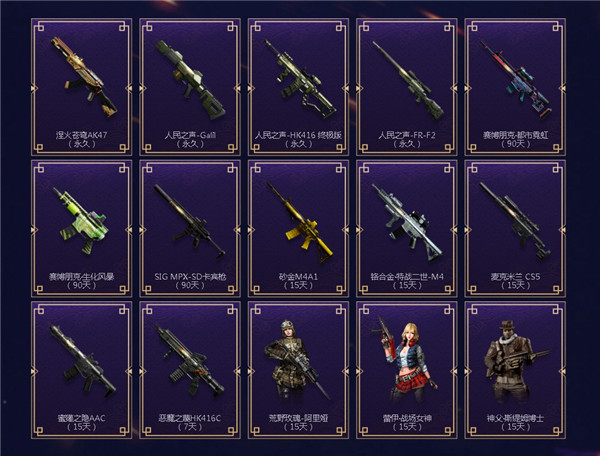Choose the 赛博朋克-都市霓虹 90-day weapon card
The height and width of the screenshot is (456, 600).
[516, 85]
